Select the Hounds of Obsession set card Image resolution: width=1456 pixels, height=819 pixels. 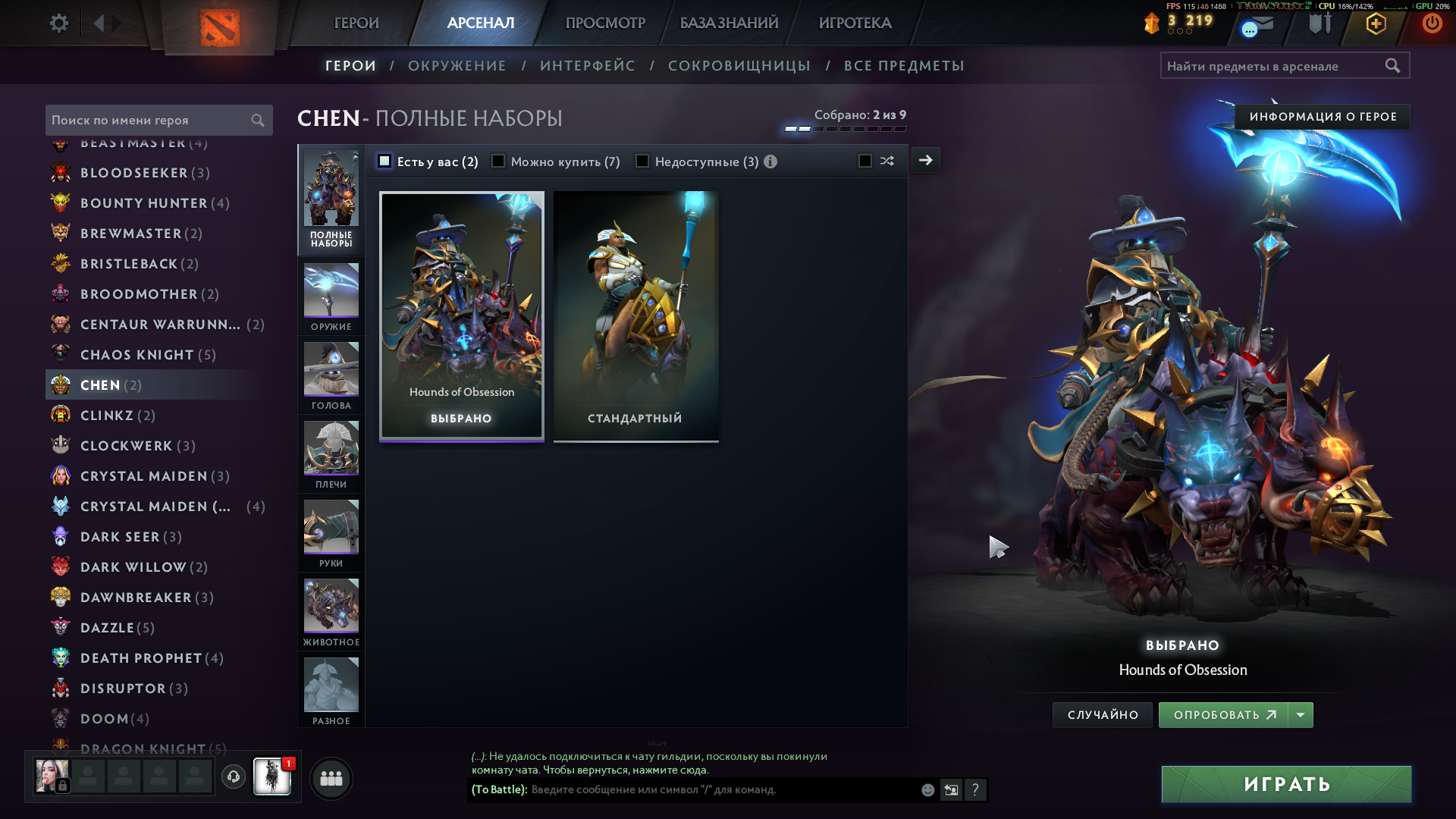[461, 315]
